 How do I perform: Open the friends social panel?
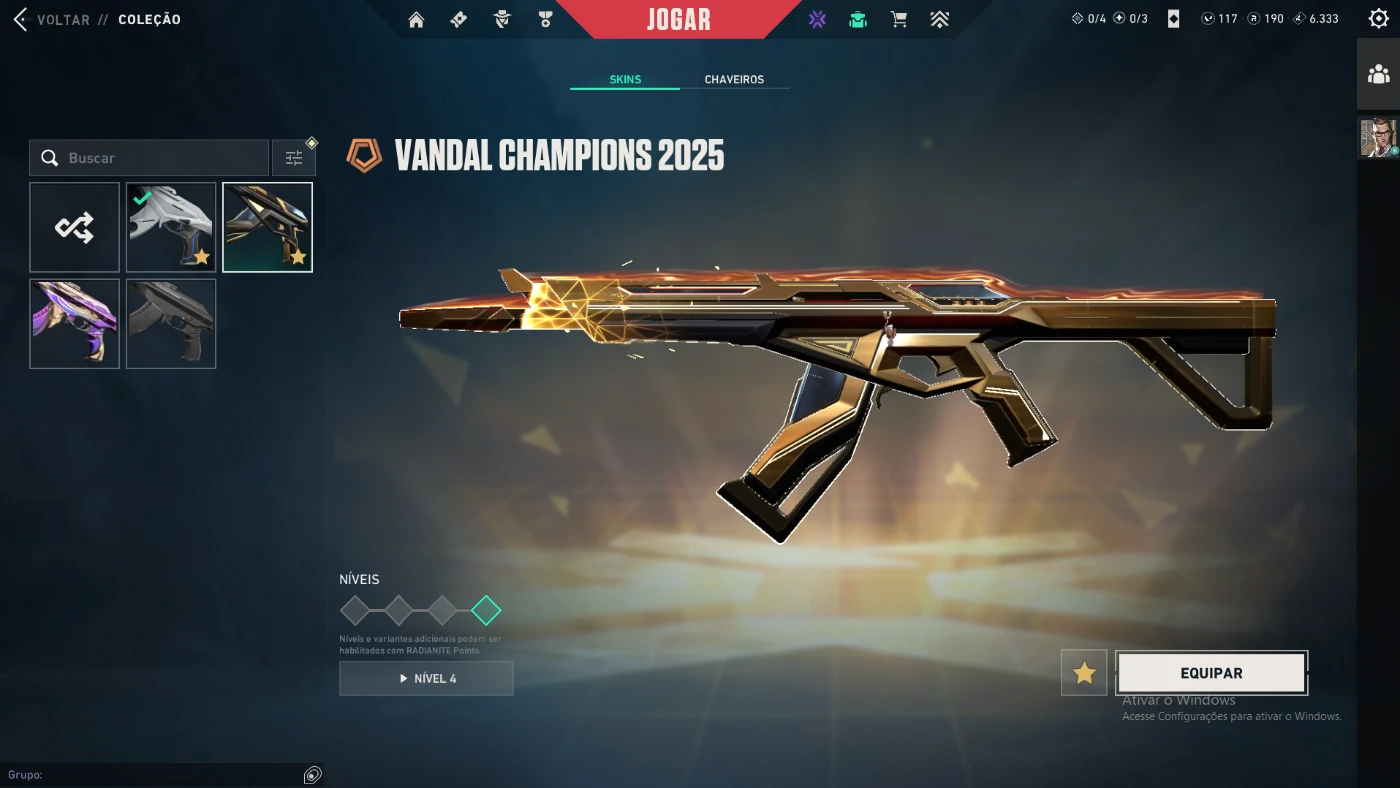pos(1378,74)
